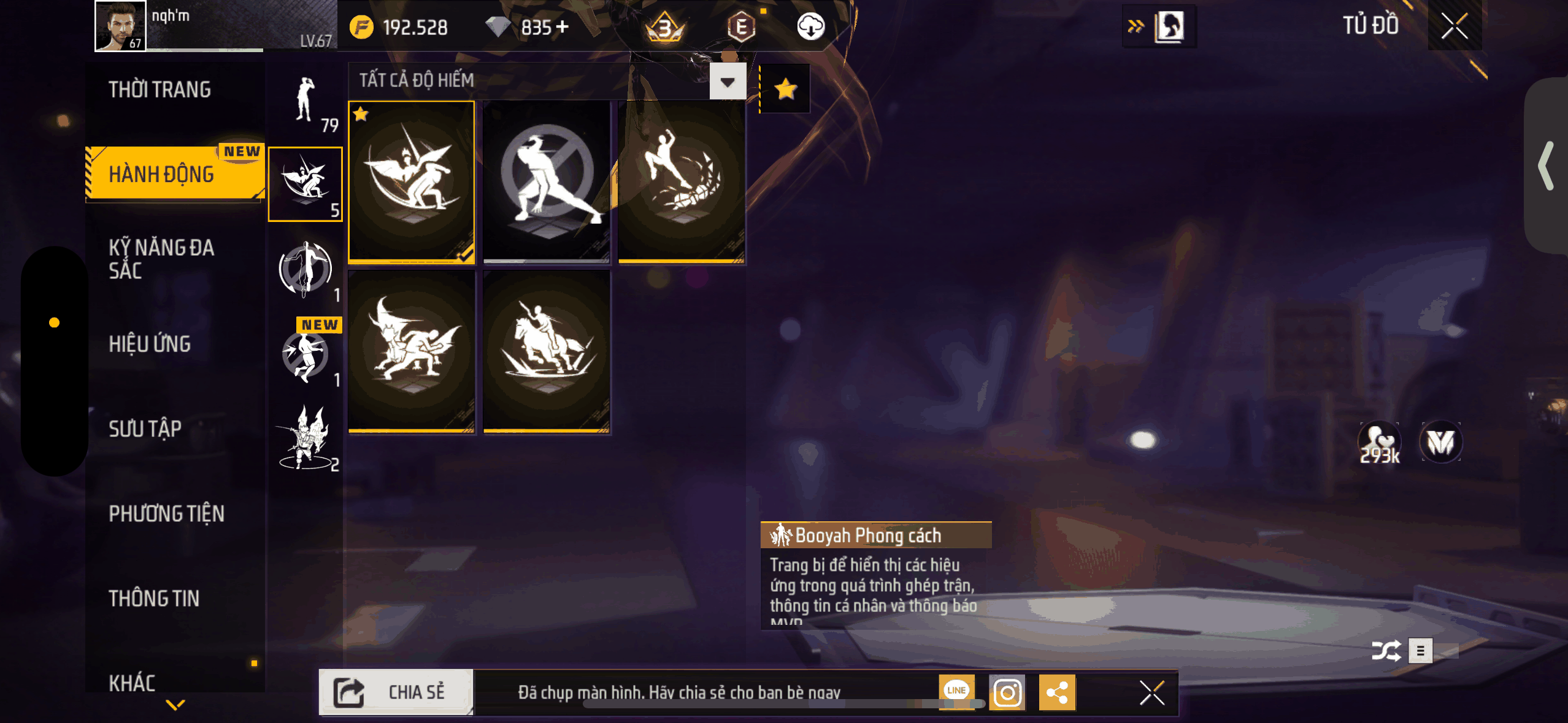1568x723 pixels.
Task: Select the Thông Tin tab
Action: pyautogui.click(x=154, y=598)
